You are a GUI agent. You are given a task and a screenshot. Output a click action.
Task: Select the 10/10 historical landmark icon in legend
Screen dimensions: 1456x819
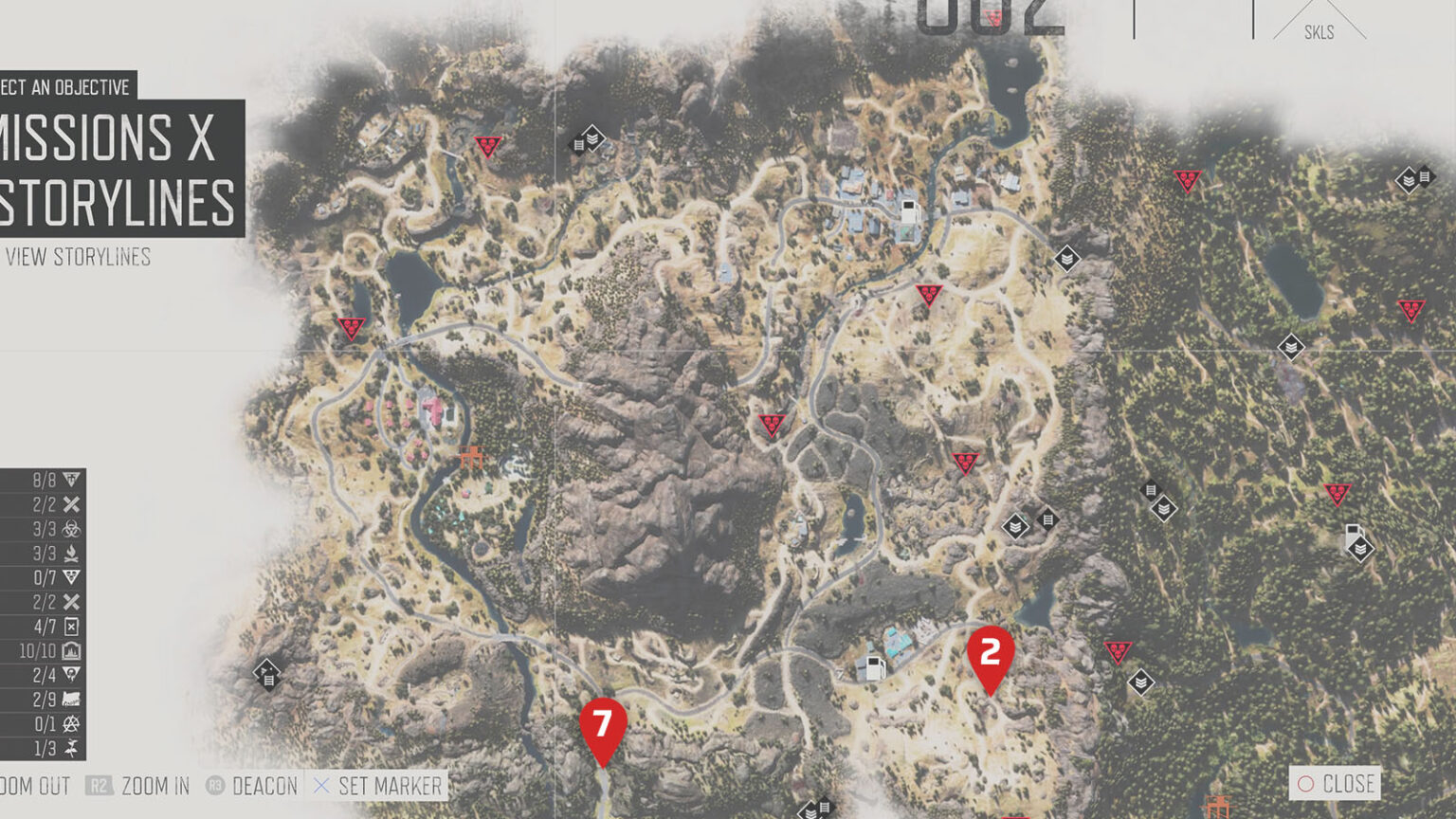70,650
